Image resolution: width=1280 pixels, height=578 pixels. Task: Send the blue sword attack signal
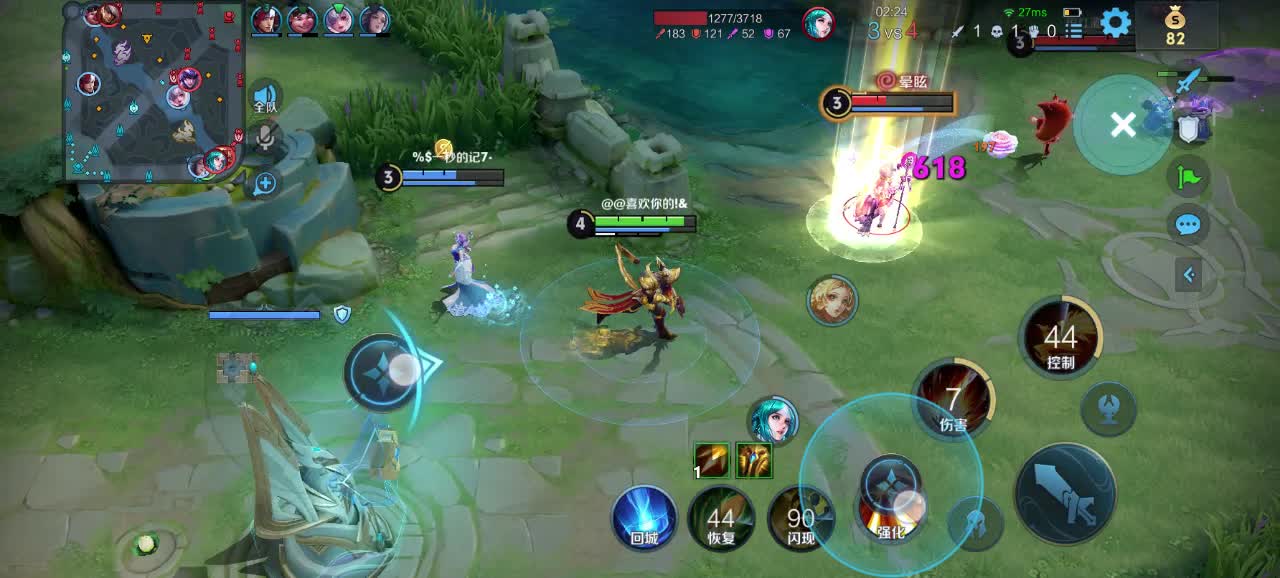[x=1188, y=82]
